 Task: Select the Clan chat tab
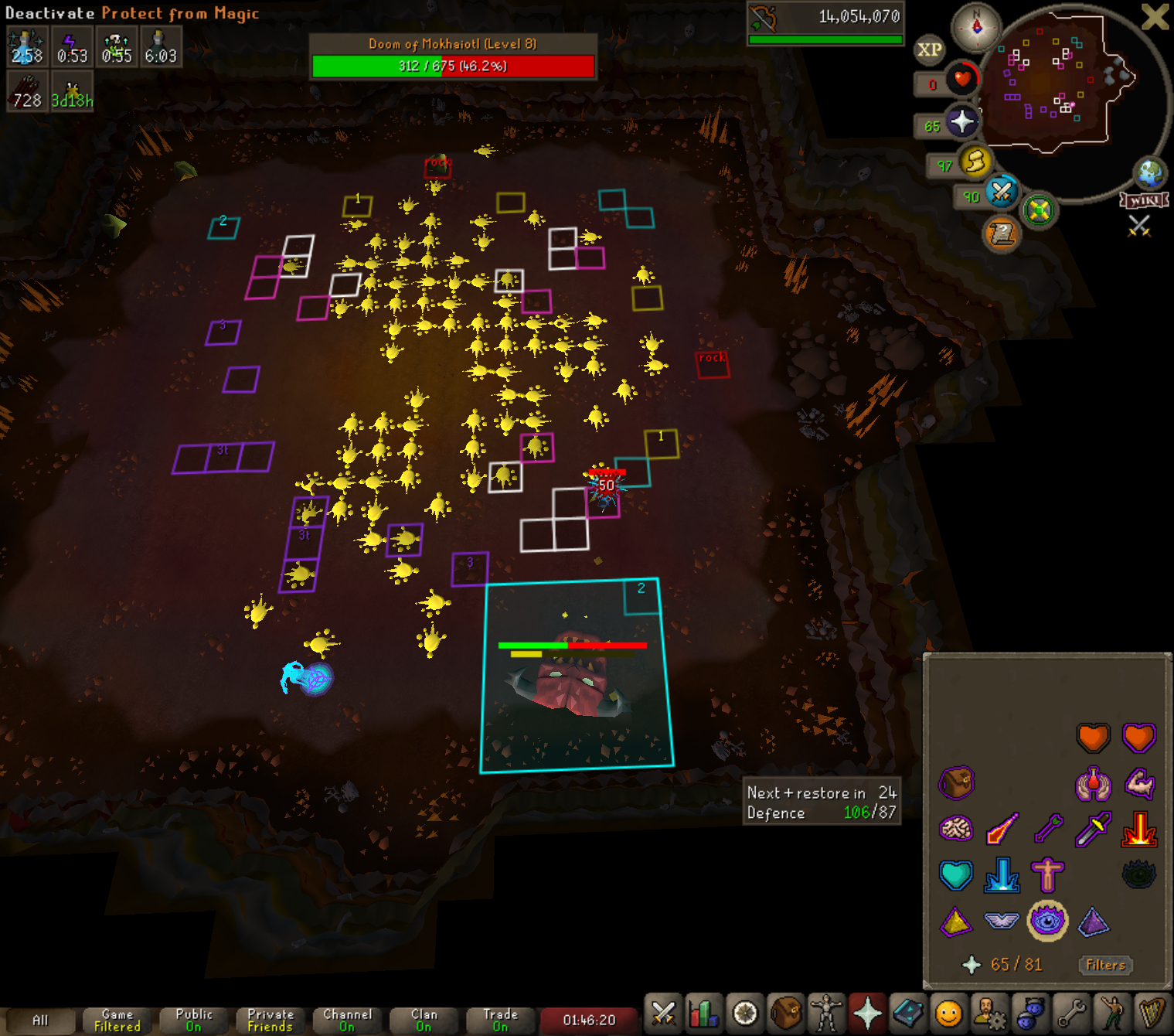pos(424,1021)
